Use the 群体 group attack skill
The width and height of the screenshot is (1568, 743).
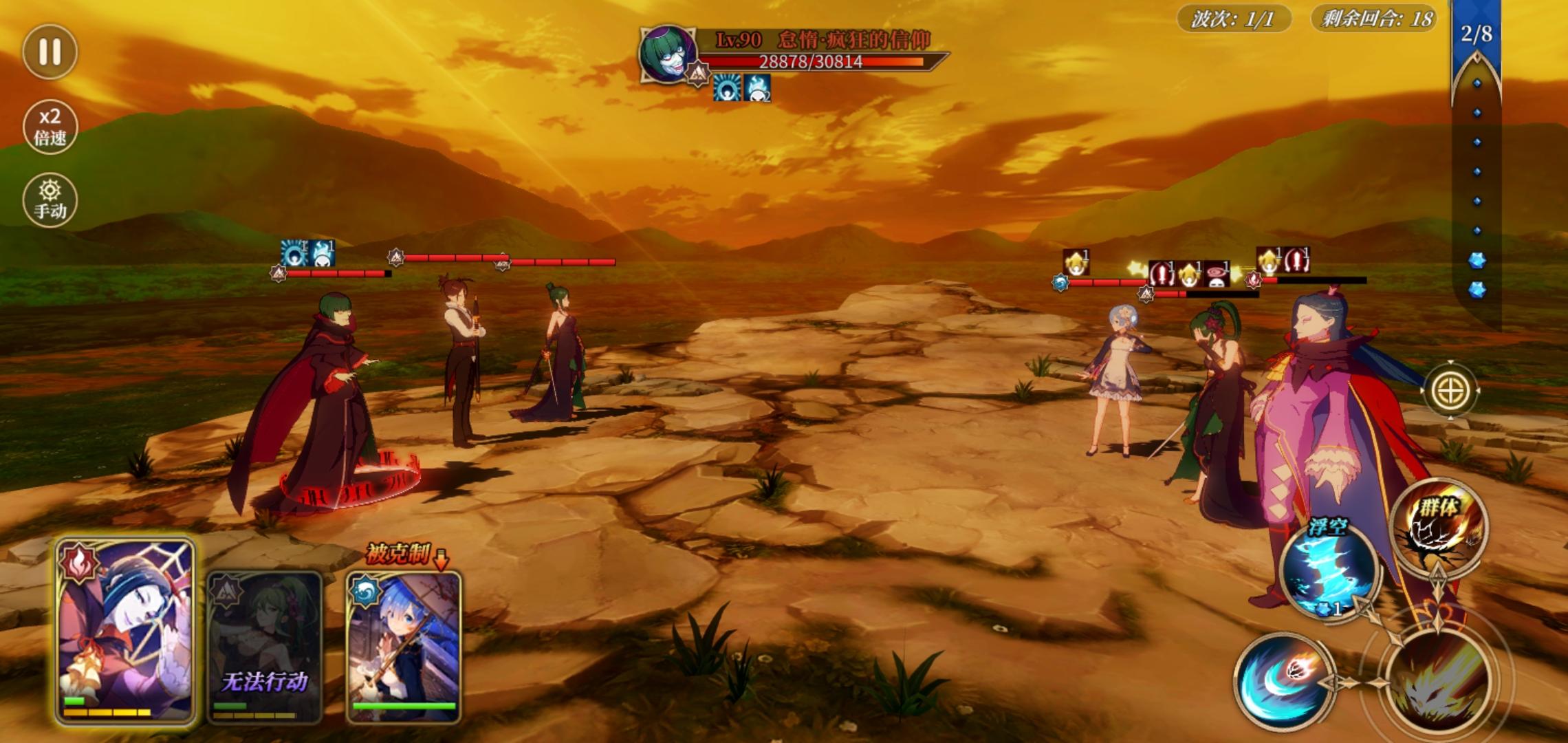tap(1439, 526)
